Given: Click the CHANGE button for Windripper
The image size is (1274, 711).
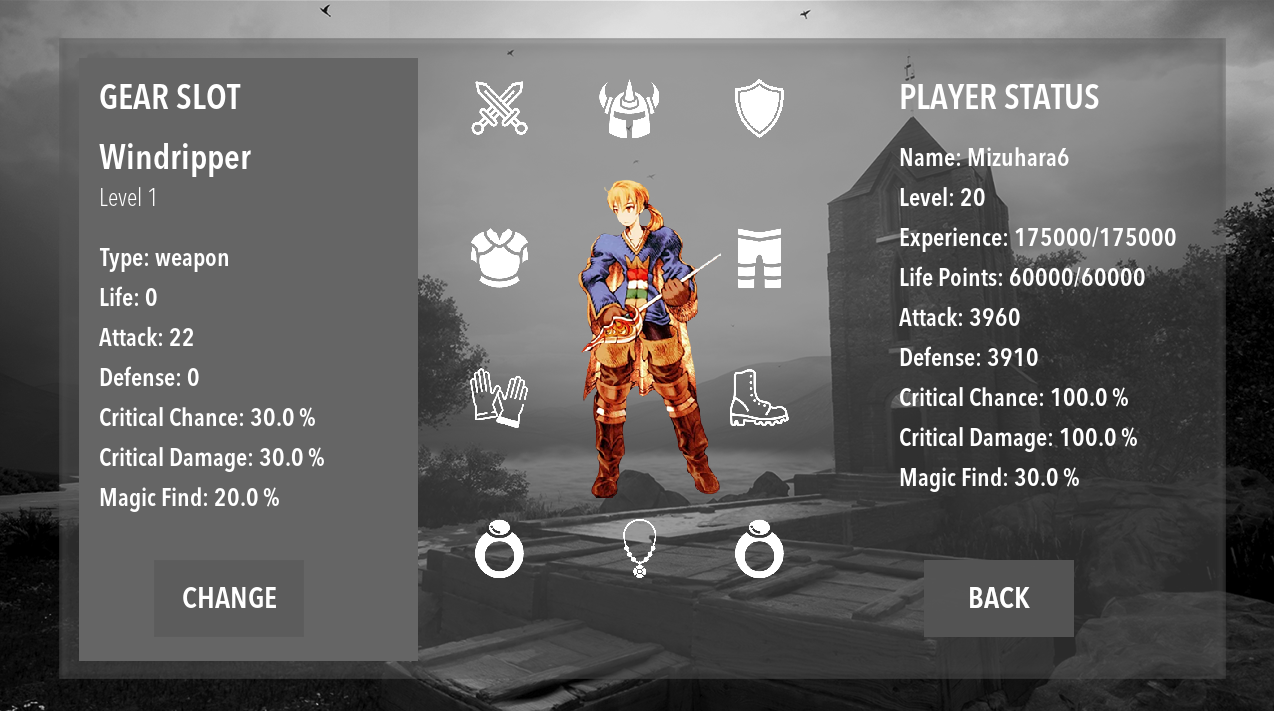Looking at the screenshot, I should pyautogui.click(x=229, y=598).
